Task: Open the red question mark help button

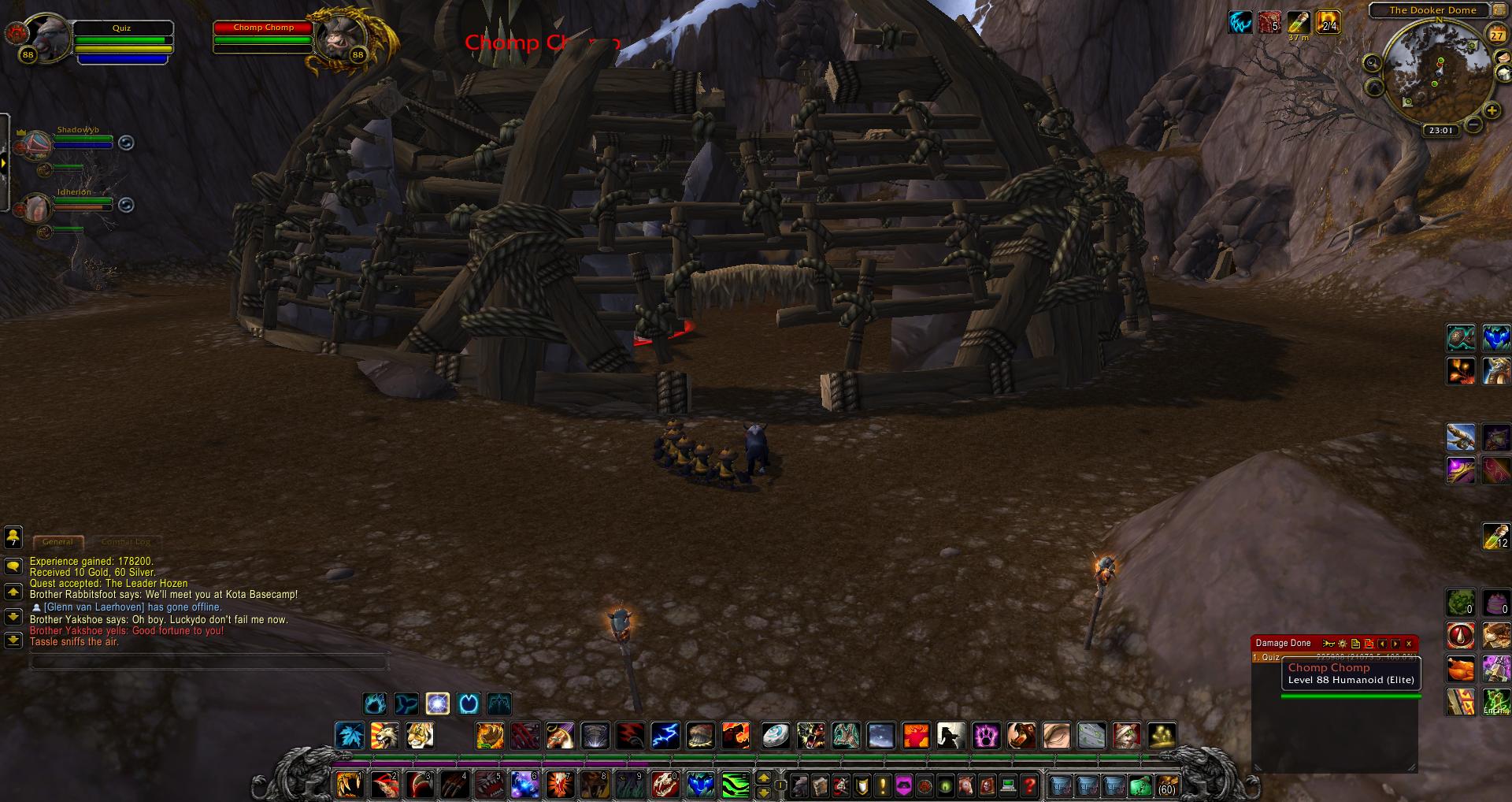Action: (1029, 785)
